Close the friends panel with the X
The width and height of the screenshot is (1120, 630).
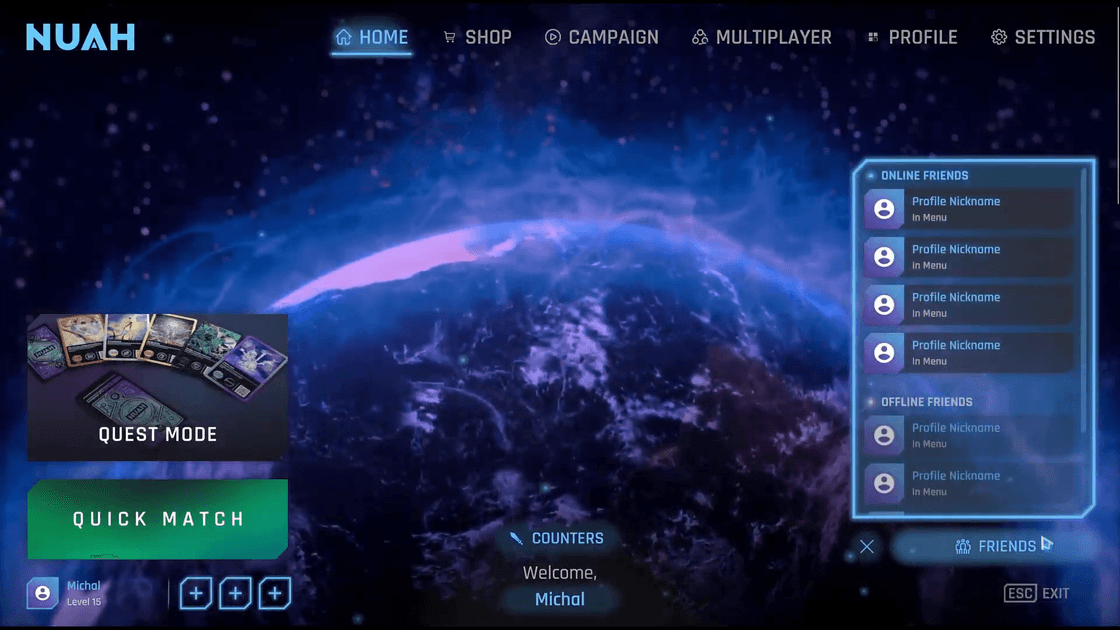867,546
